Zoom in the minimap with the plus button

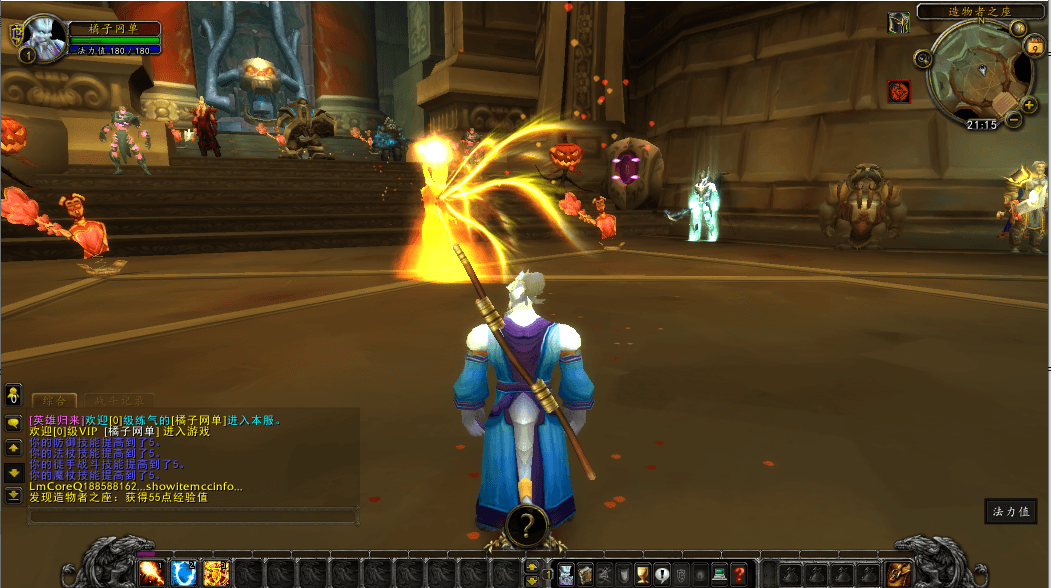coord(1029,104)
